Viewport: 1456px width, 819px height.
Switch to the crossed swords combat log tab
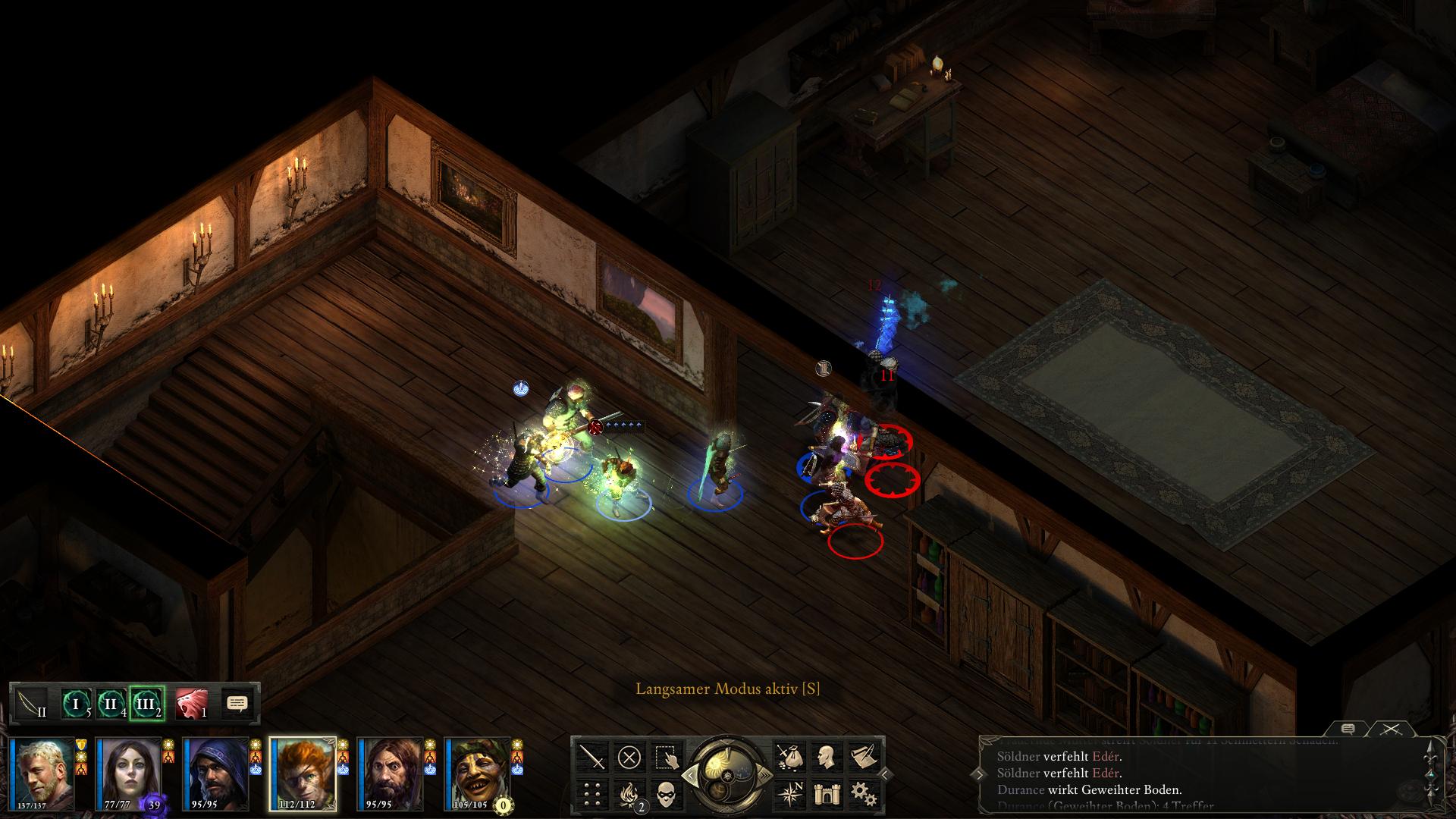(x=1390, y=730)
